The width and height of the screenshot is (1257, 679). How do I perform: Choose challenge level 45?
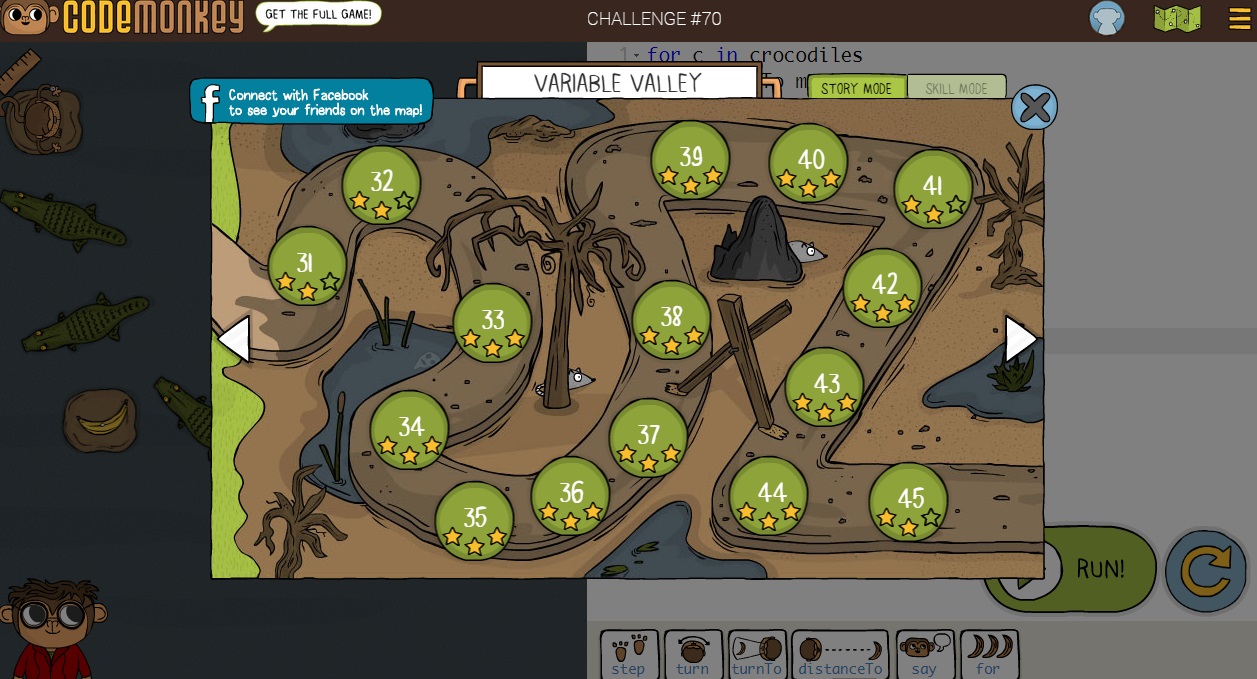click(908, 501)
